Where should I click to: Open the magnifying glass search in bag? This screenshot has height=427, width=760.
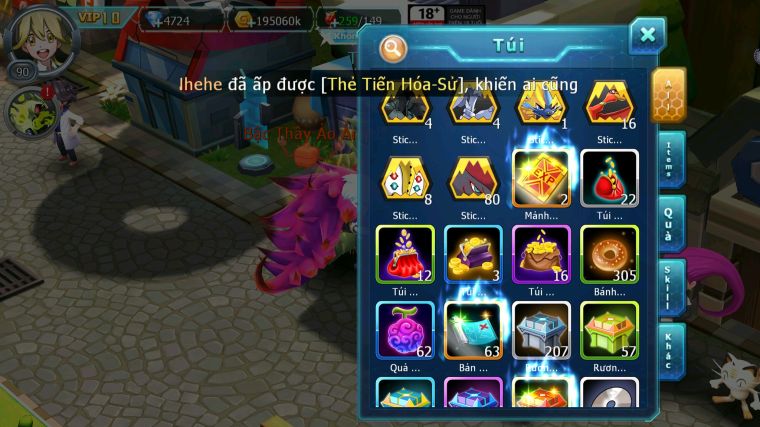(x=394, y=47)
